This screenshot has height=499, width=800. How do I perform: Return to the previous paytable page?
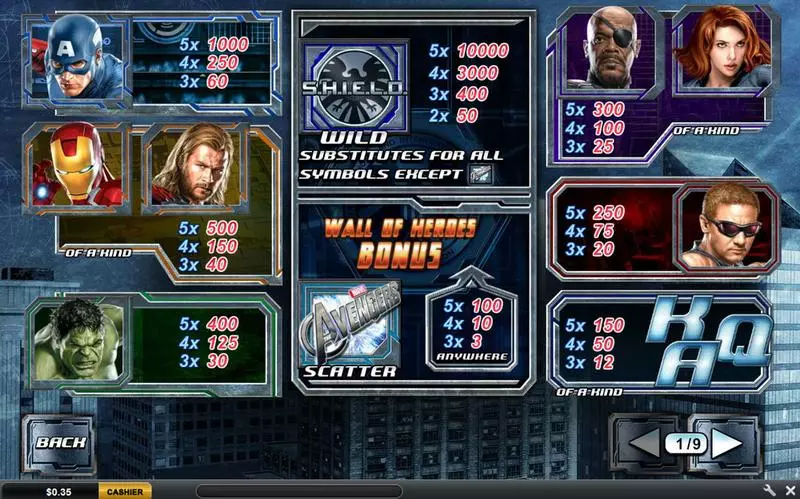click(643, 442)
